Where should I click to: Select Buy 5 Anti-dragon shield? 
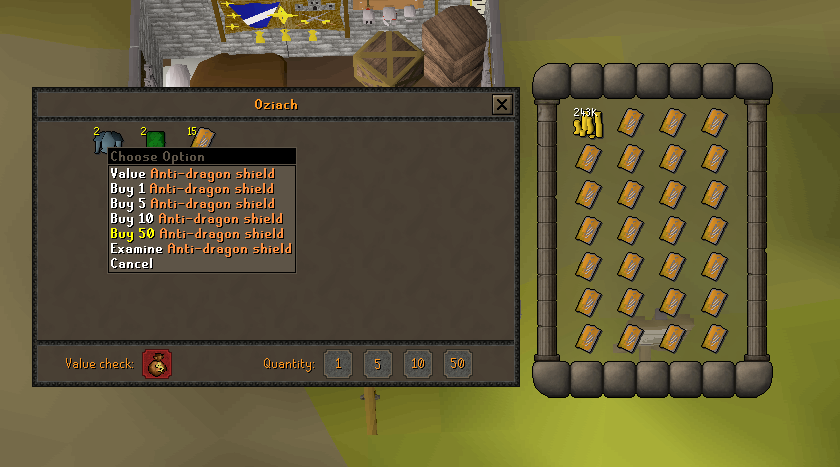tap(192, 204)
